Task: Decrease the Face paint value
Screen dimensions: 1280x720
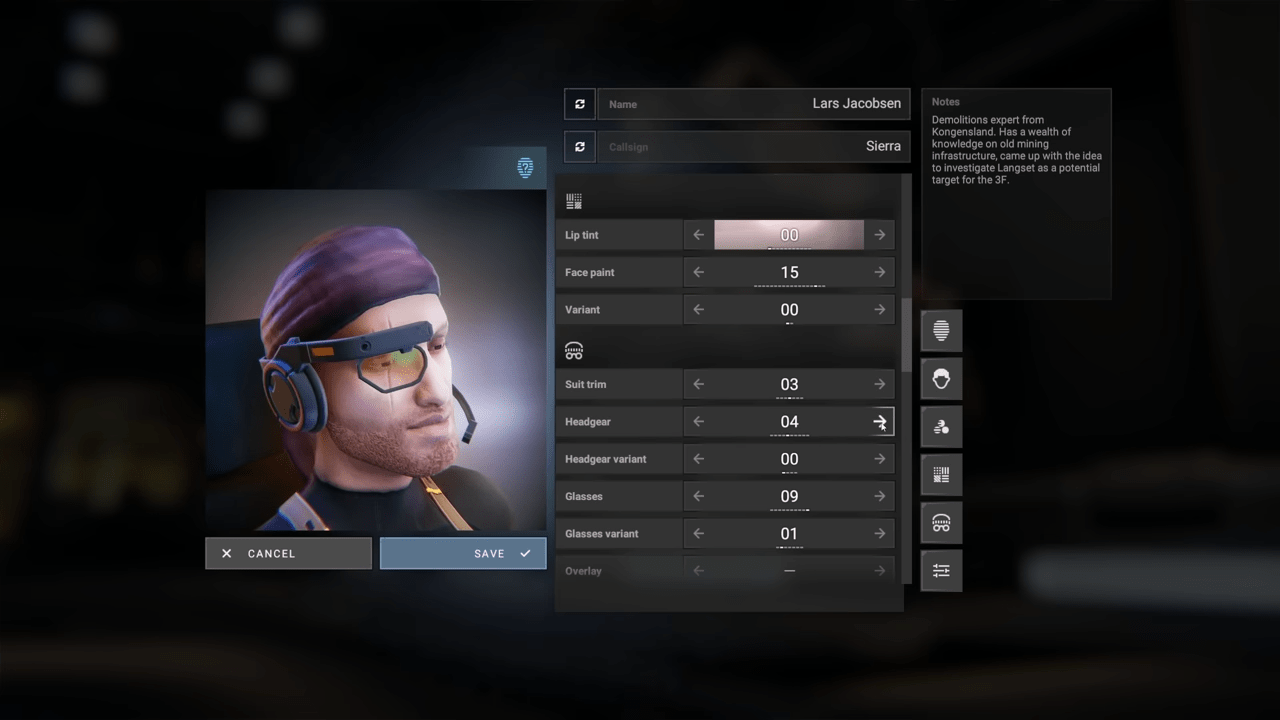Action: [698, 272]
